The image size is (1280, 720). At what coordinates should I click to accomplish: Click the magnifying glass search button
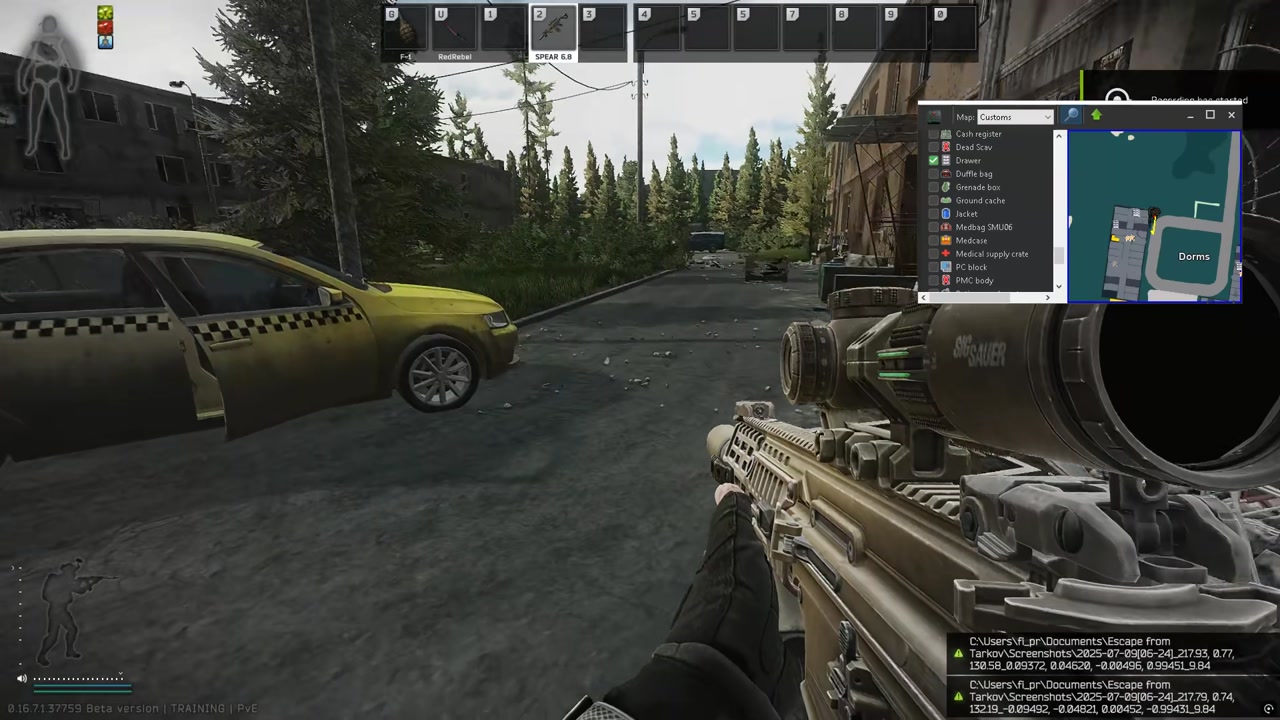coord(1071,116)
